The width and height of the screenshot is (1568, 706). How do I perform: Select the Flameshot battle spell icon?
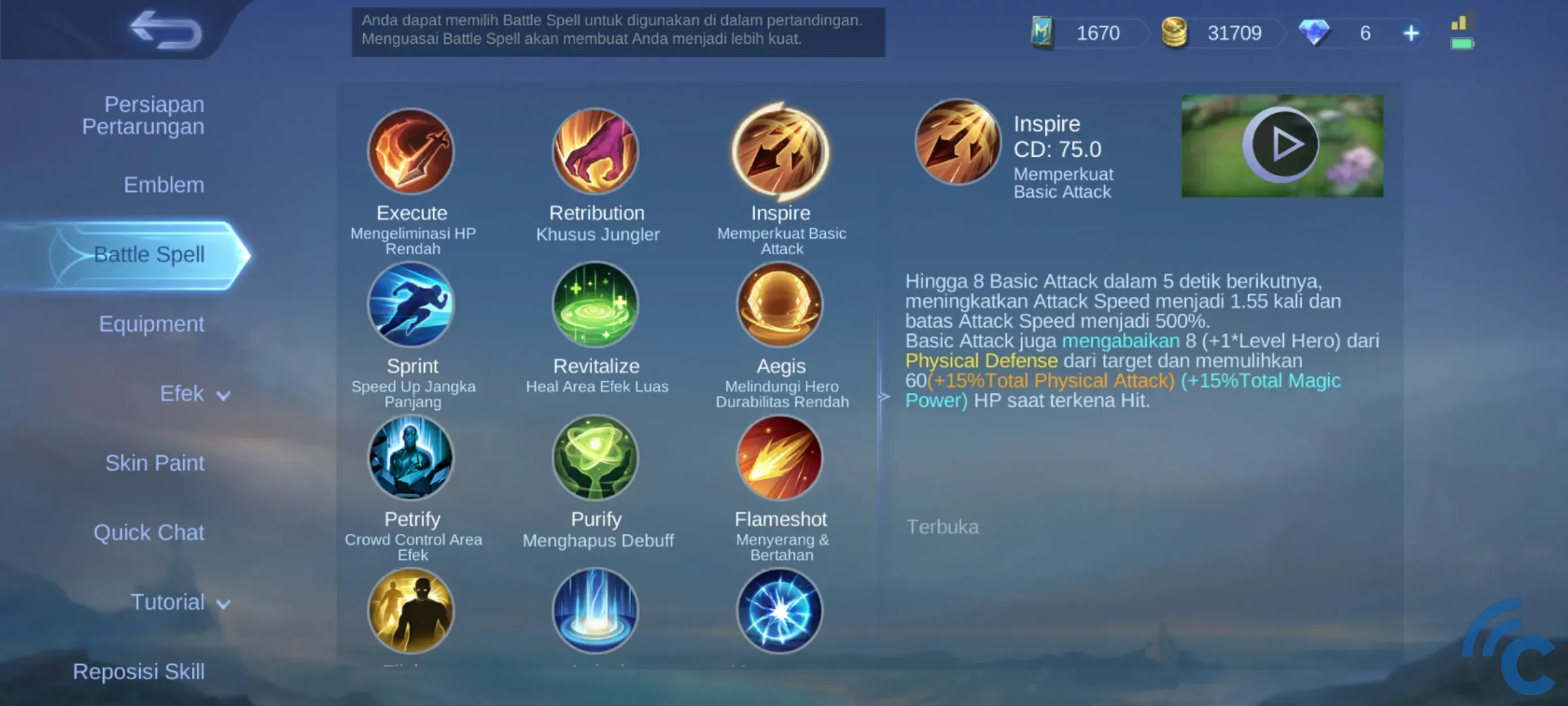click(781, 458)
